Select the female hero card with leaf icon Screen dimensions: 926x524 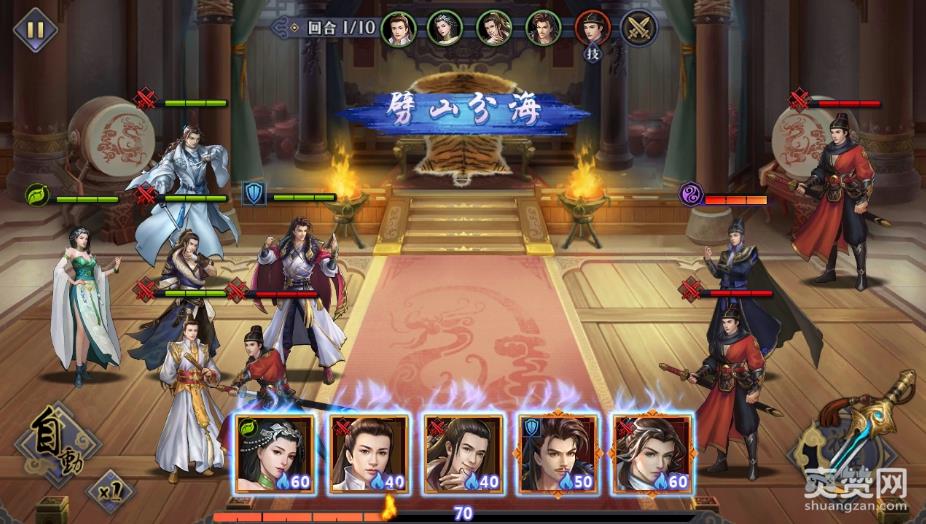click(275, 453)
